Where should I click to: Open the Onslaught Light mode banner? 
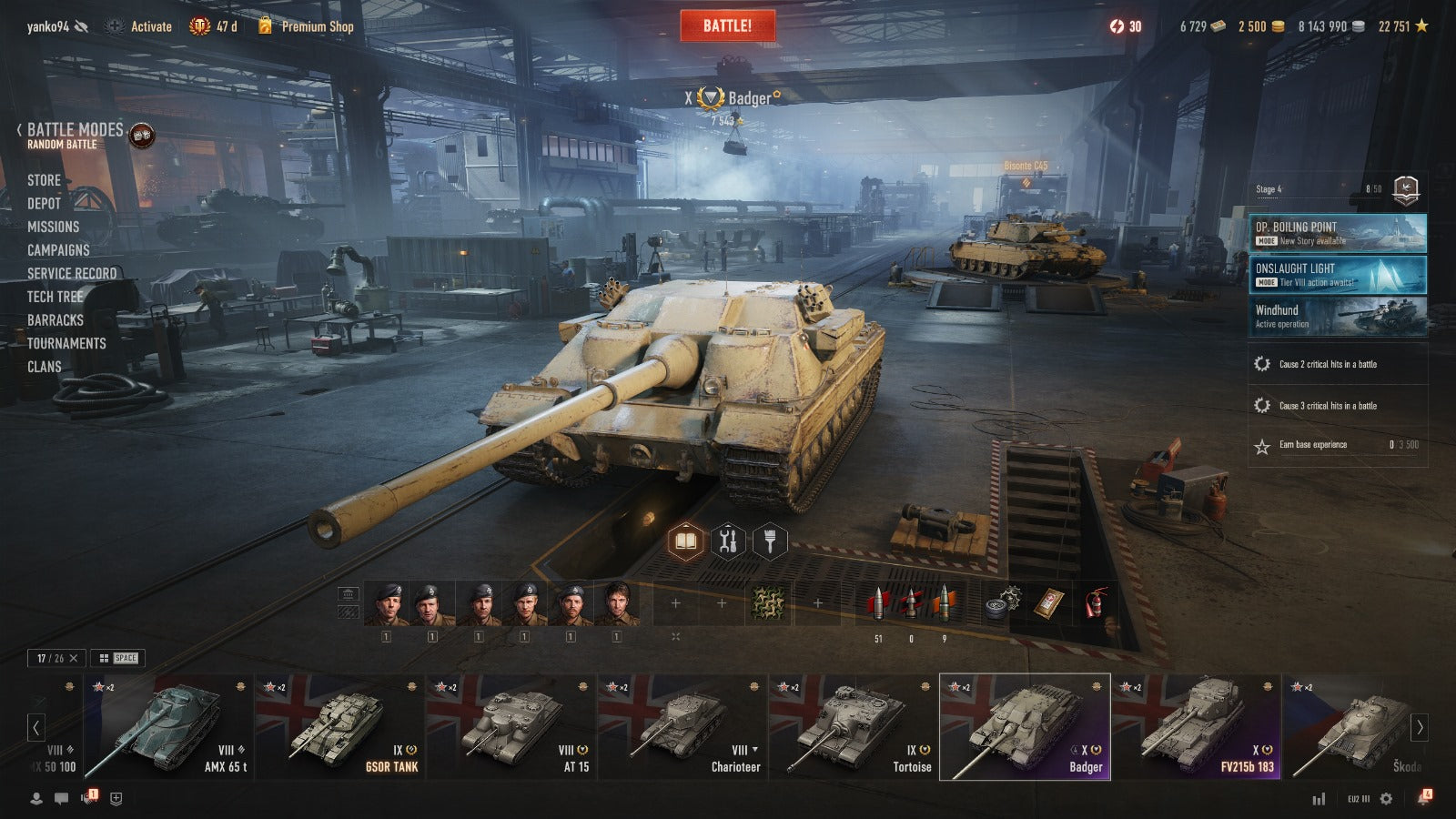point(1337,274)
